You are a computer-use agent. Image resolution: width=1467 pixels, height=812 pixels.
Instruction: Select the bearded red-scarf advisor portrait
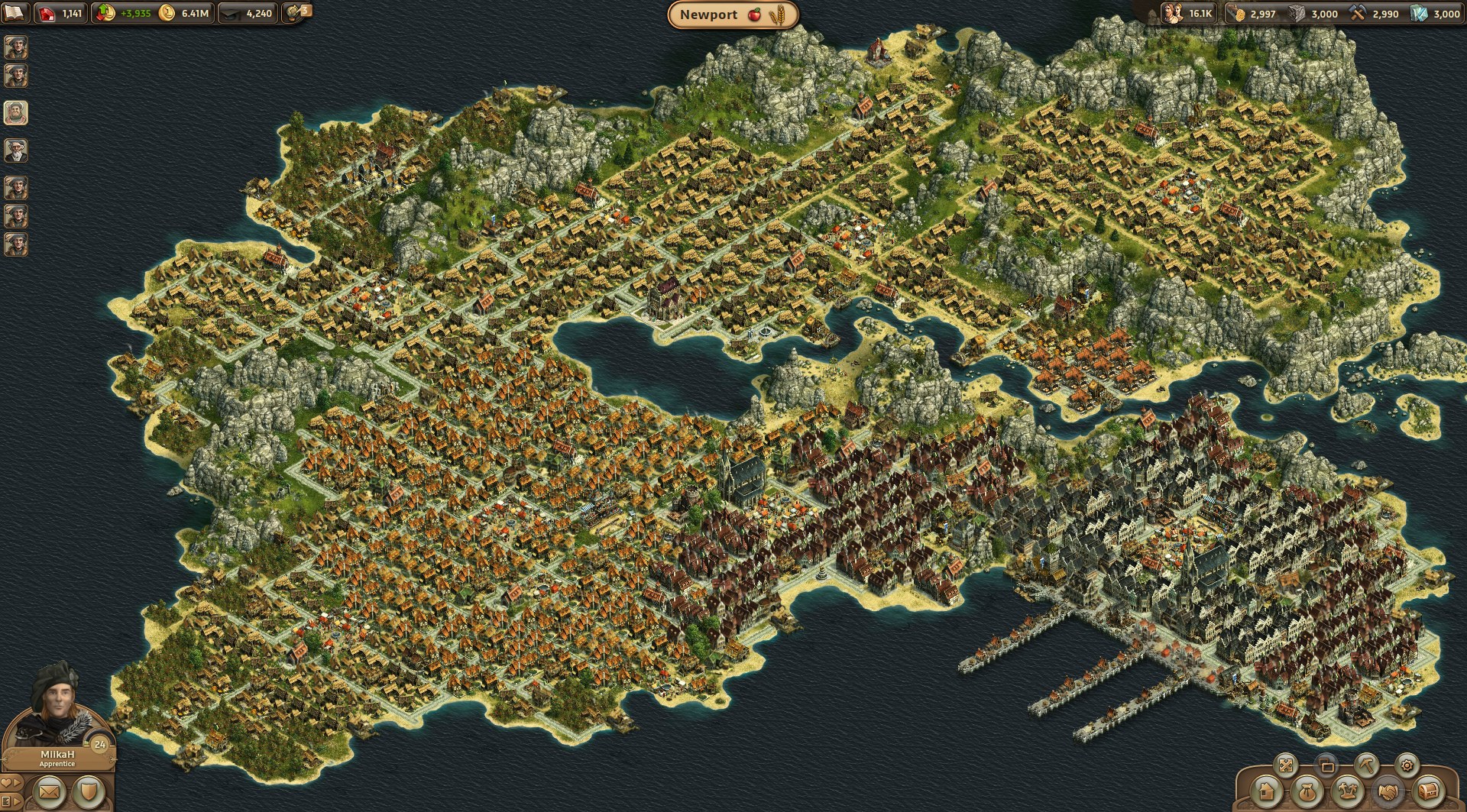click(16, 113)
